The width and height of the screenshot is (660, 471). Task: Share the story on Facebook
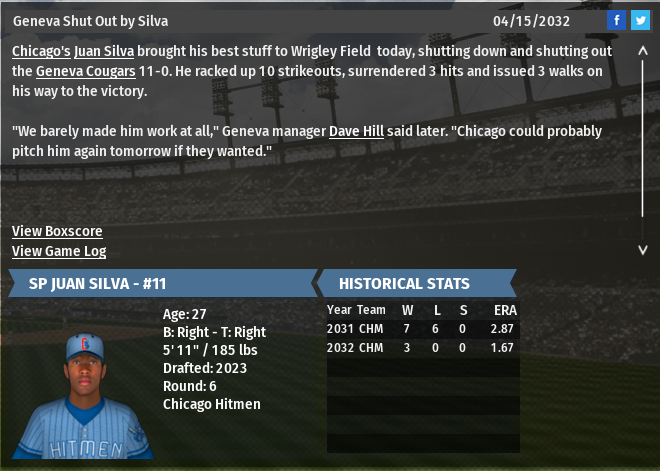coord(617,20)
